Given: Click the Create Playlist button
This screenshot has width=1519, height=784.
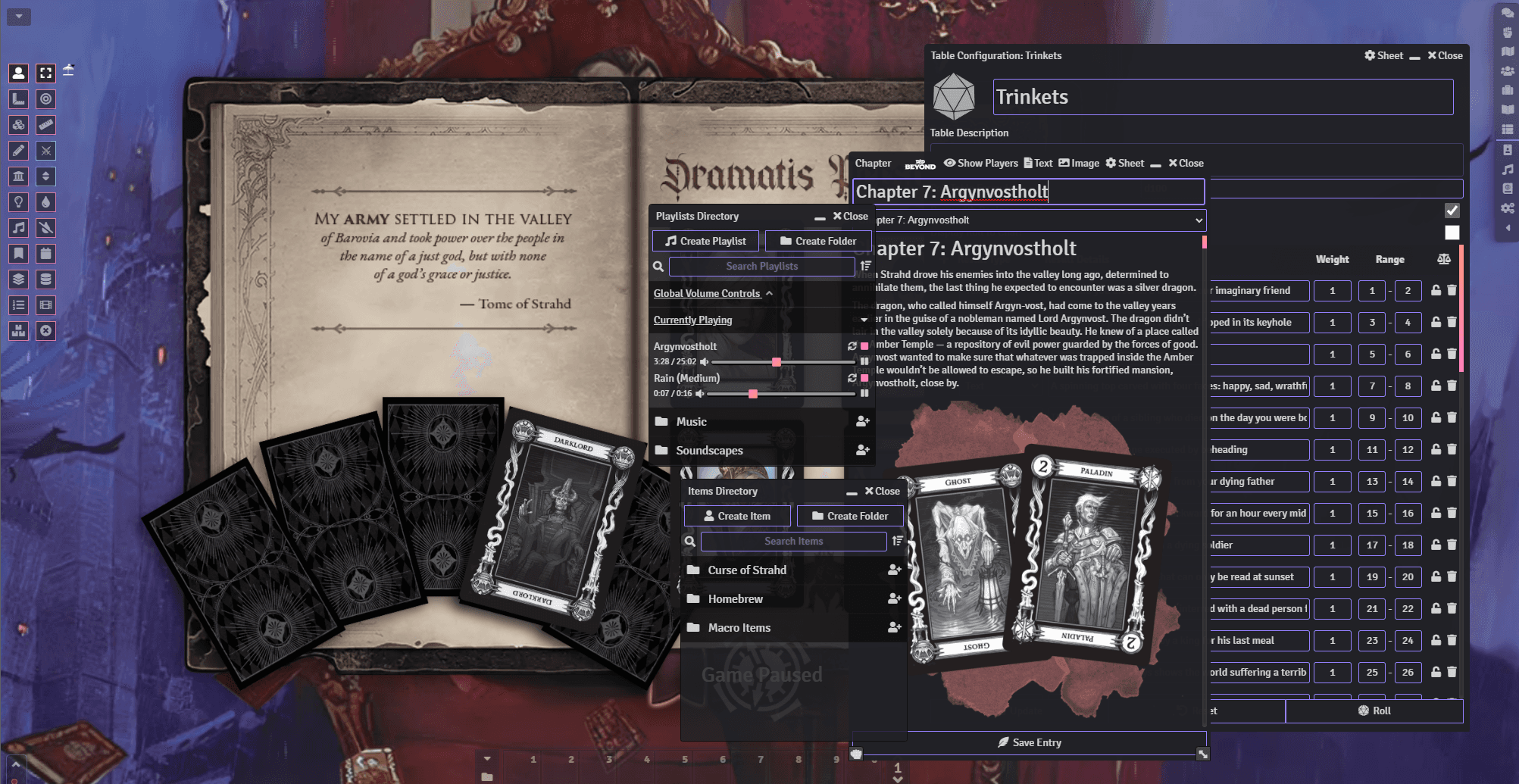Looking at the screenshot, I should click(705, 240).
